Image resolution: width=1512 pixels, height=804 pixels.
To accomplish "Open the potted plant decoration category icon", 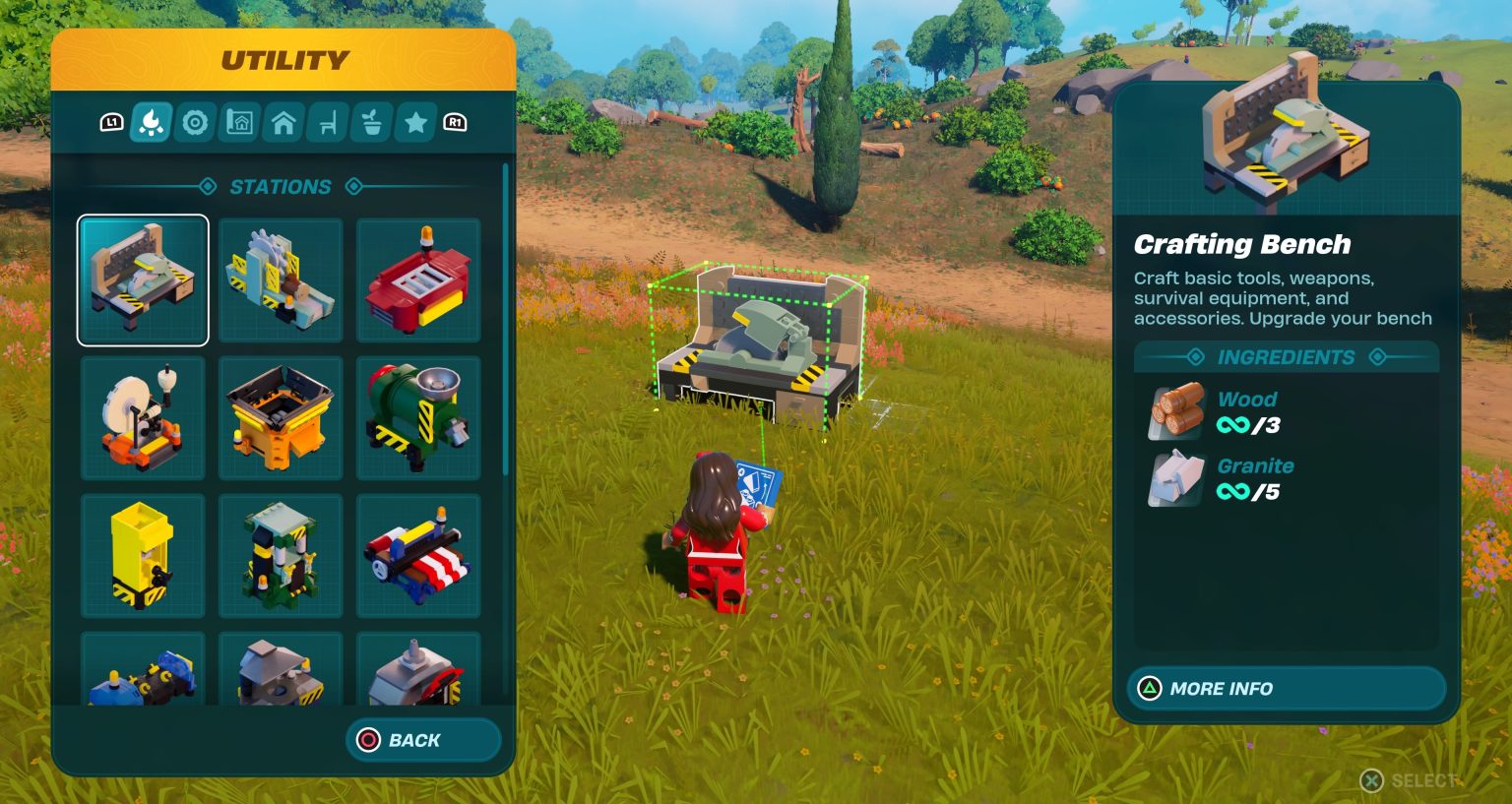I will 370,122.
